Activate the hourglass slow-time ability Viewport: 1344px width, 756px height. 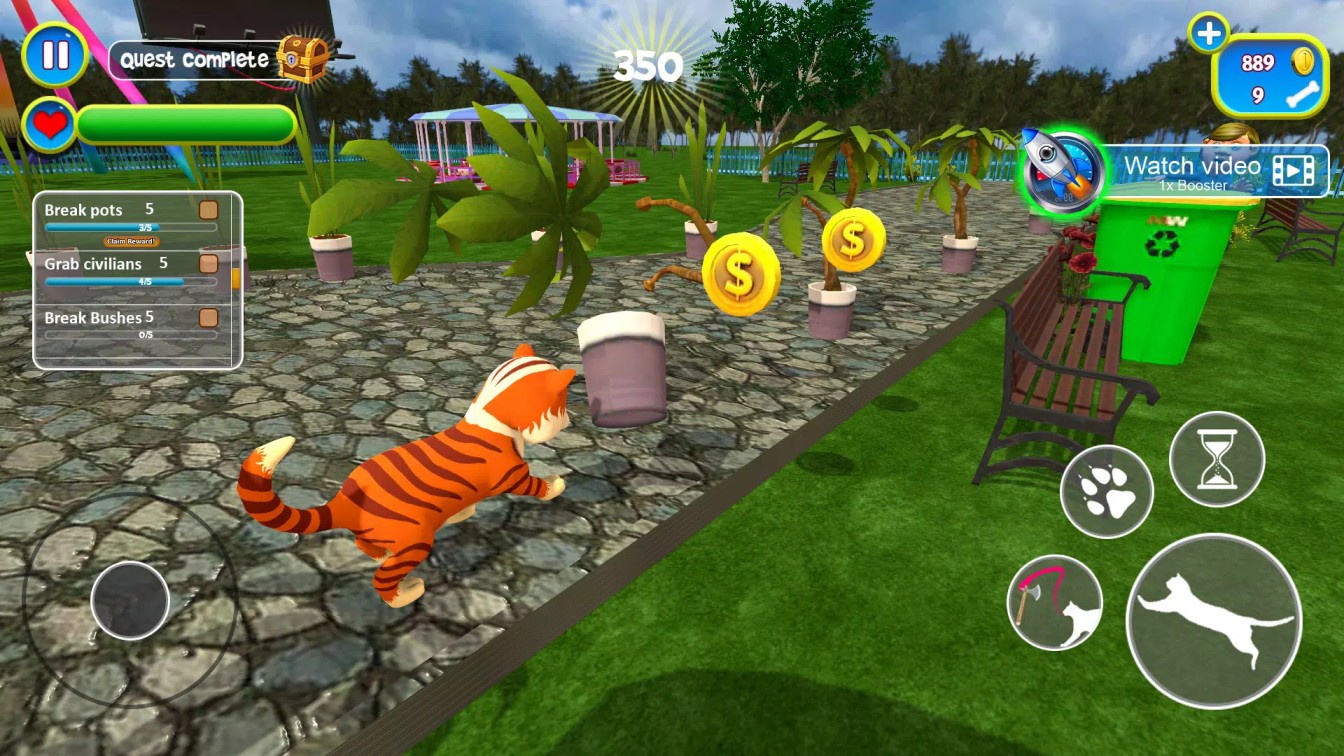(x=1216, y=459)
